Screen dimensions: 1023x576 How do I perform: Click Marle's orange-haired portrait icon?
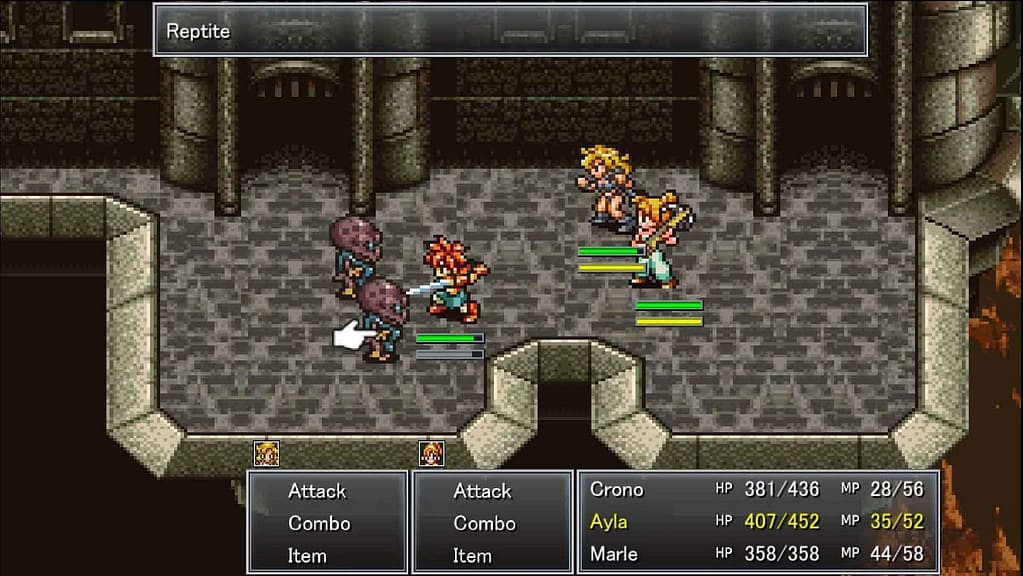click(x=432, y=453)
